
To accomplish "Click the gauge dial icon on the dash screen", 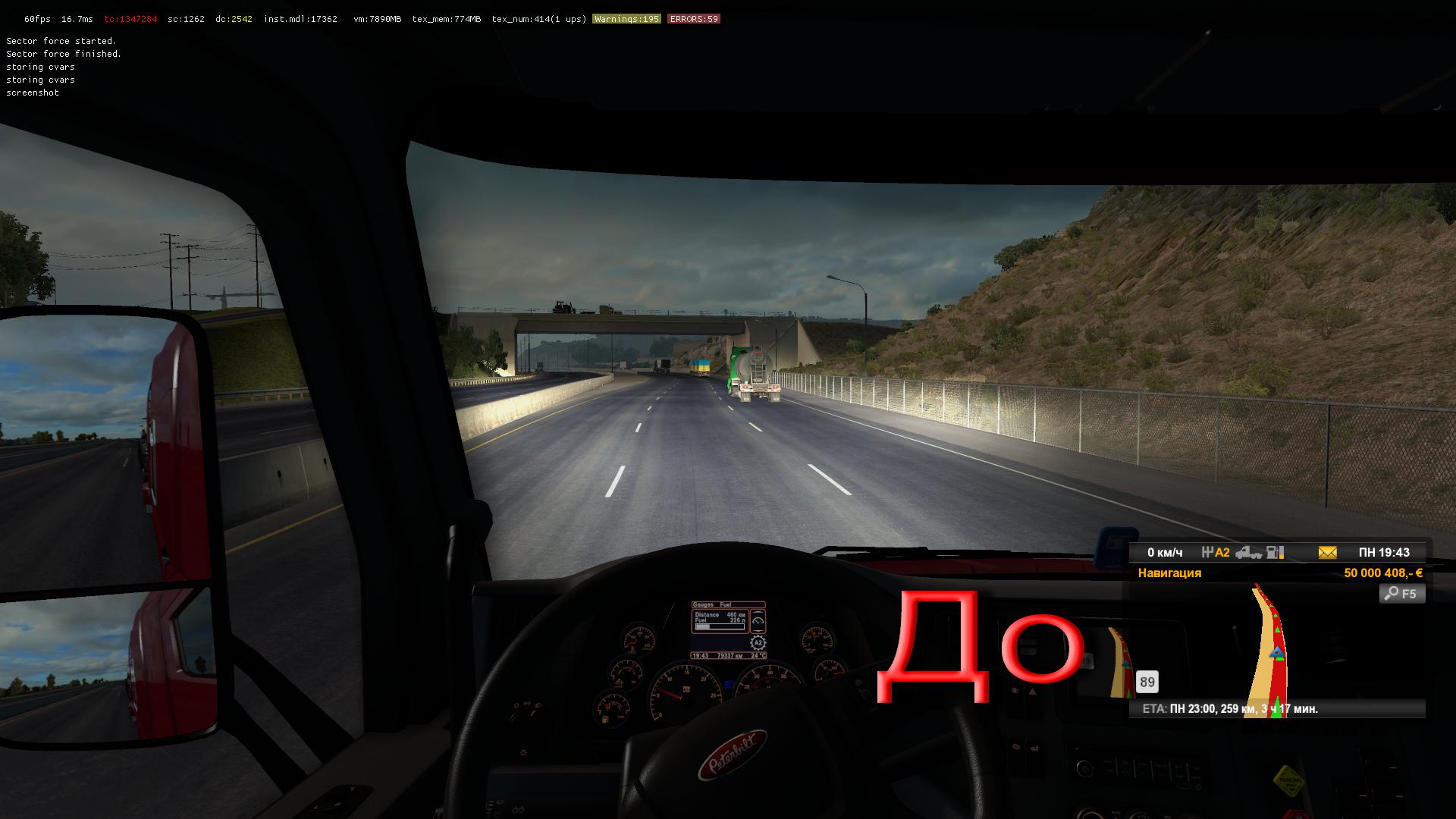I will (758, 620).
